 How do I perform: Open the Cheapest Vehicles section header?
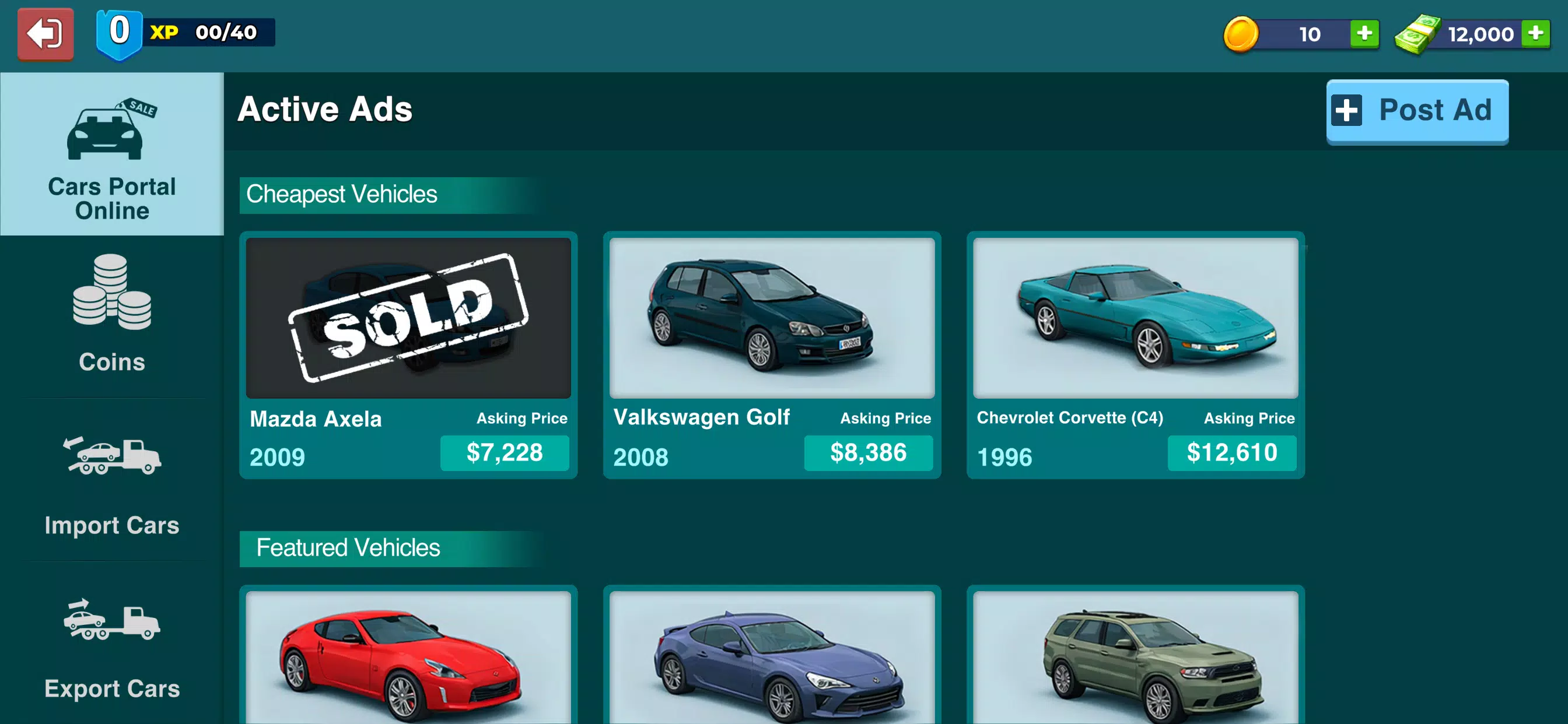point(341,194)
